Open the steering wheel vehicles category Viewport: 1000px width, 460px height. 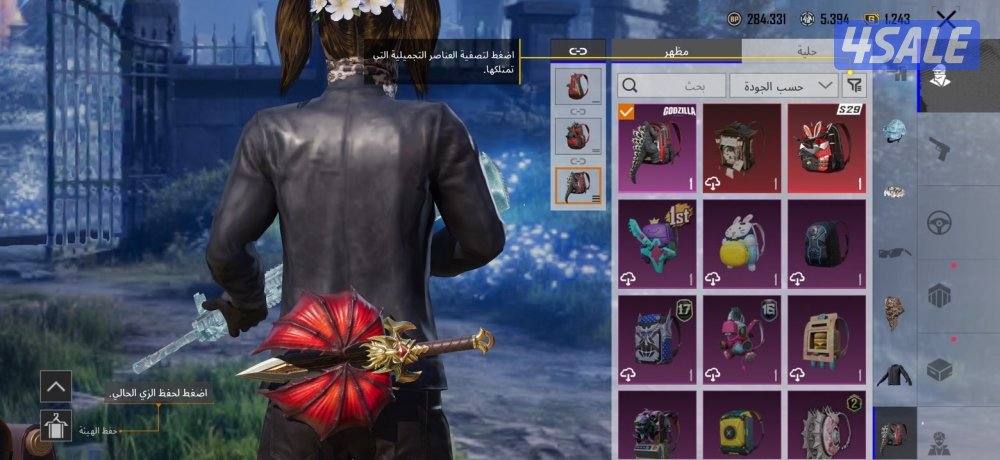(x=938, y=222)
